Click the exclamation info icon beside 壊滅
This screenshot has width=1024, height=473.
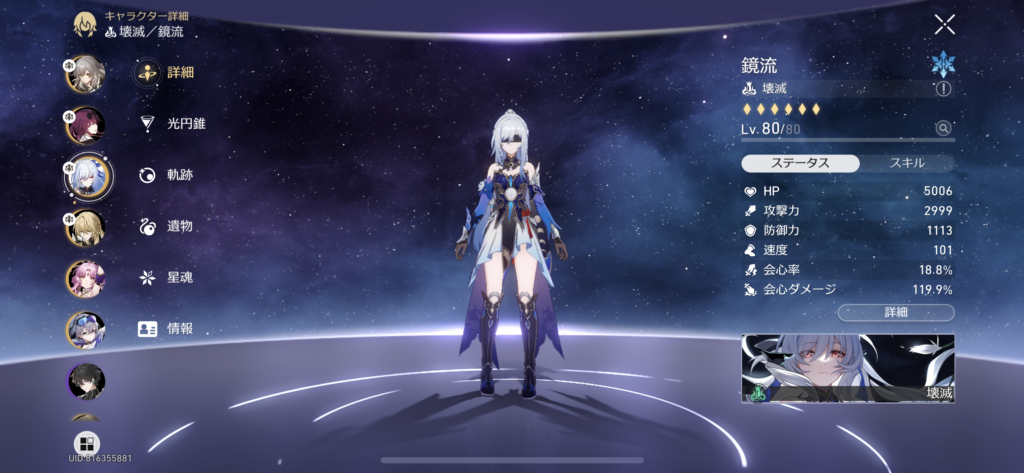click(943, 89)
